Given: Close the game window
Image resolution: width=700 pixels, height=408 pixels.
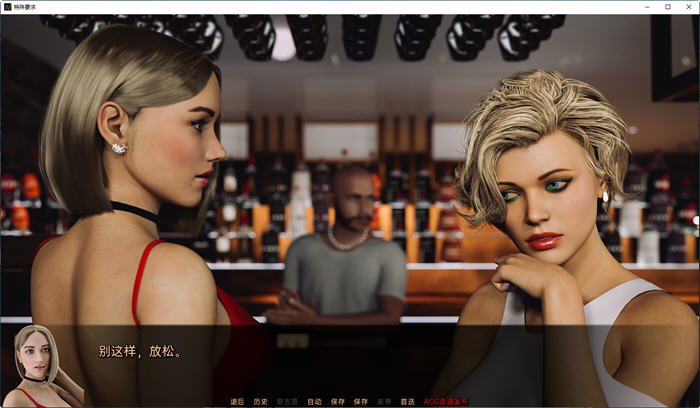Looking at the screenshot, I should (x=689, y=7).
